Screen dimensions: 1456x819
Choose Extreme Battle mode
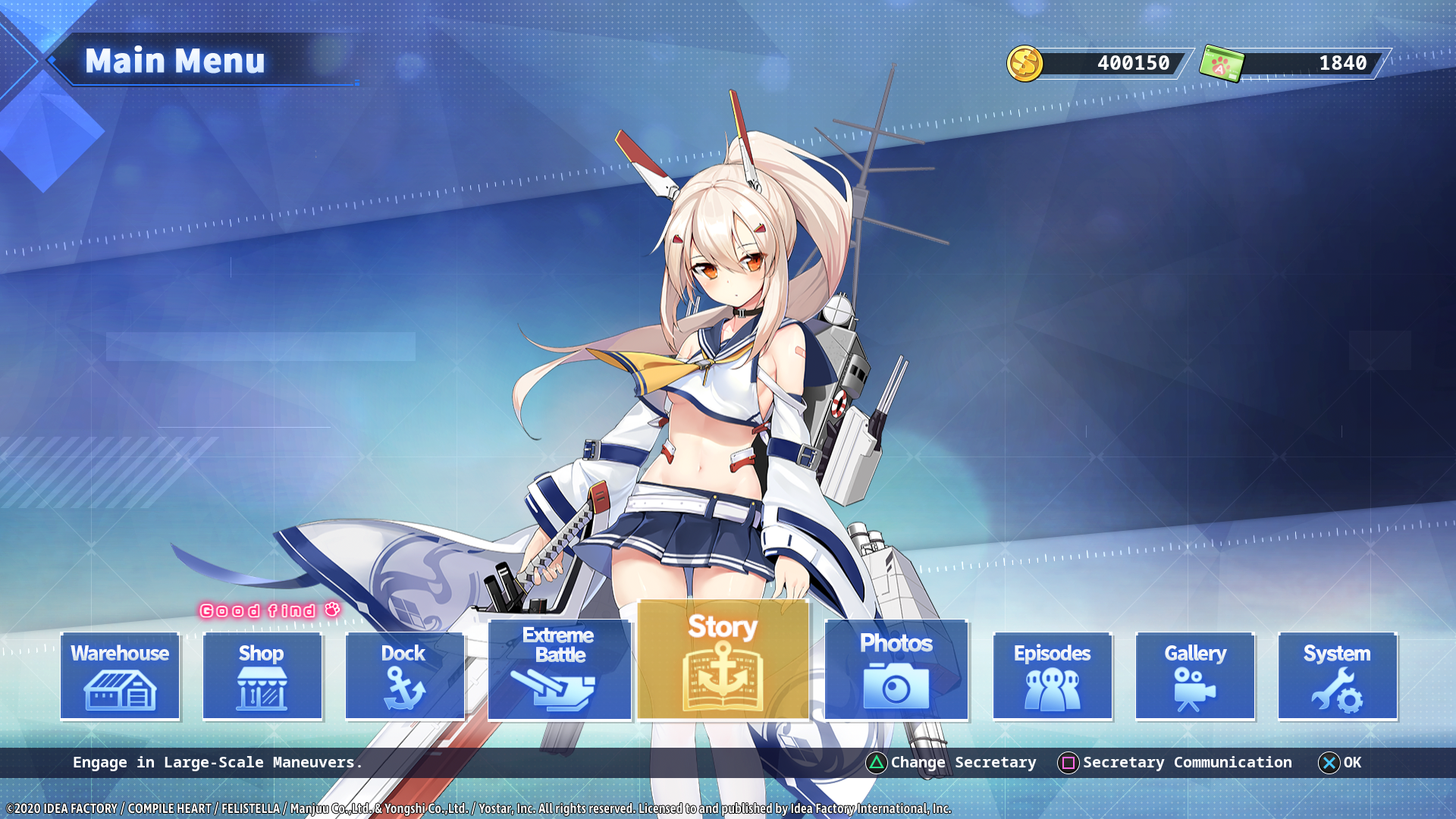(x=560, y=670)
